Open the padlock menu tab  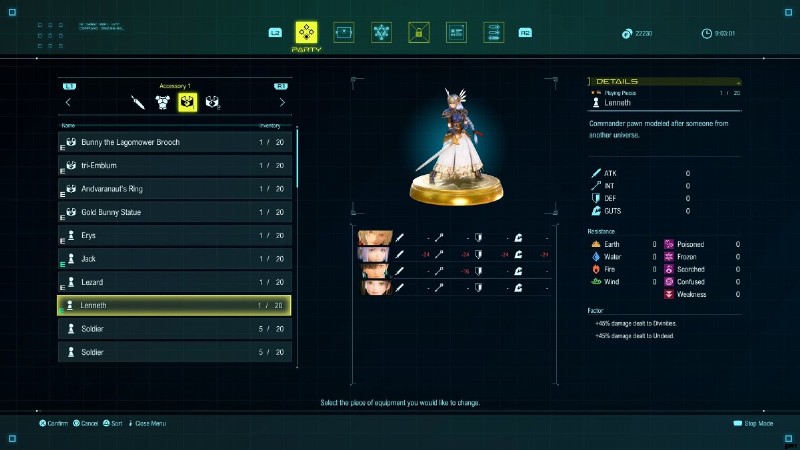pos(419,33)
